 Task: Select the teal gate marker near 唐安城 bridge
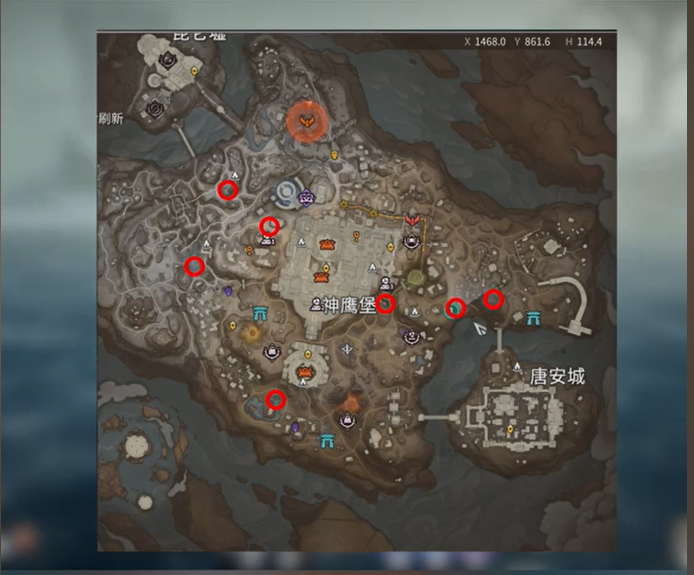(x=532, y=318)
